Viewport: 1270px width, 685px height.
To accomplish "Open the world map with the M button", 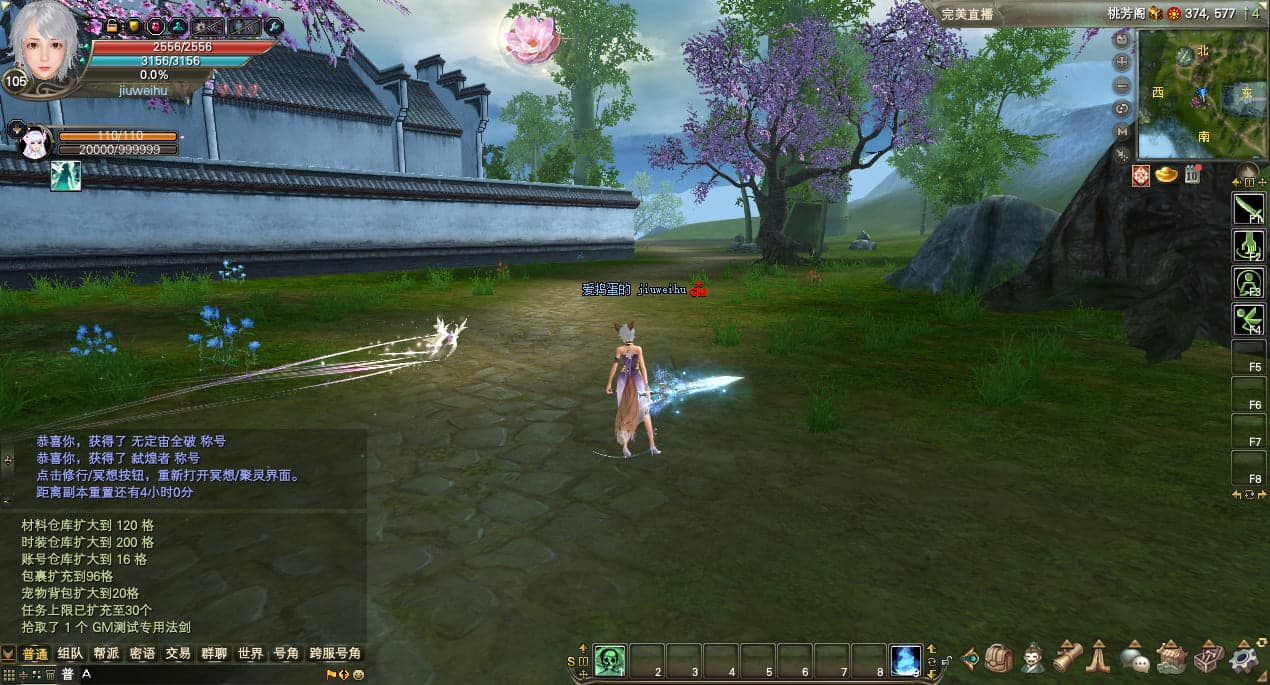I will click(1122, 131).
